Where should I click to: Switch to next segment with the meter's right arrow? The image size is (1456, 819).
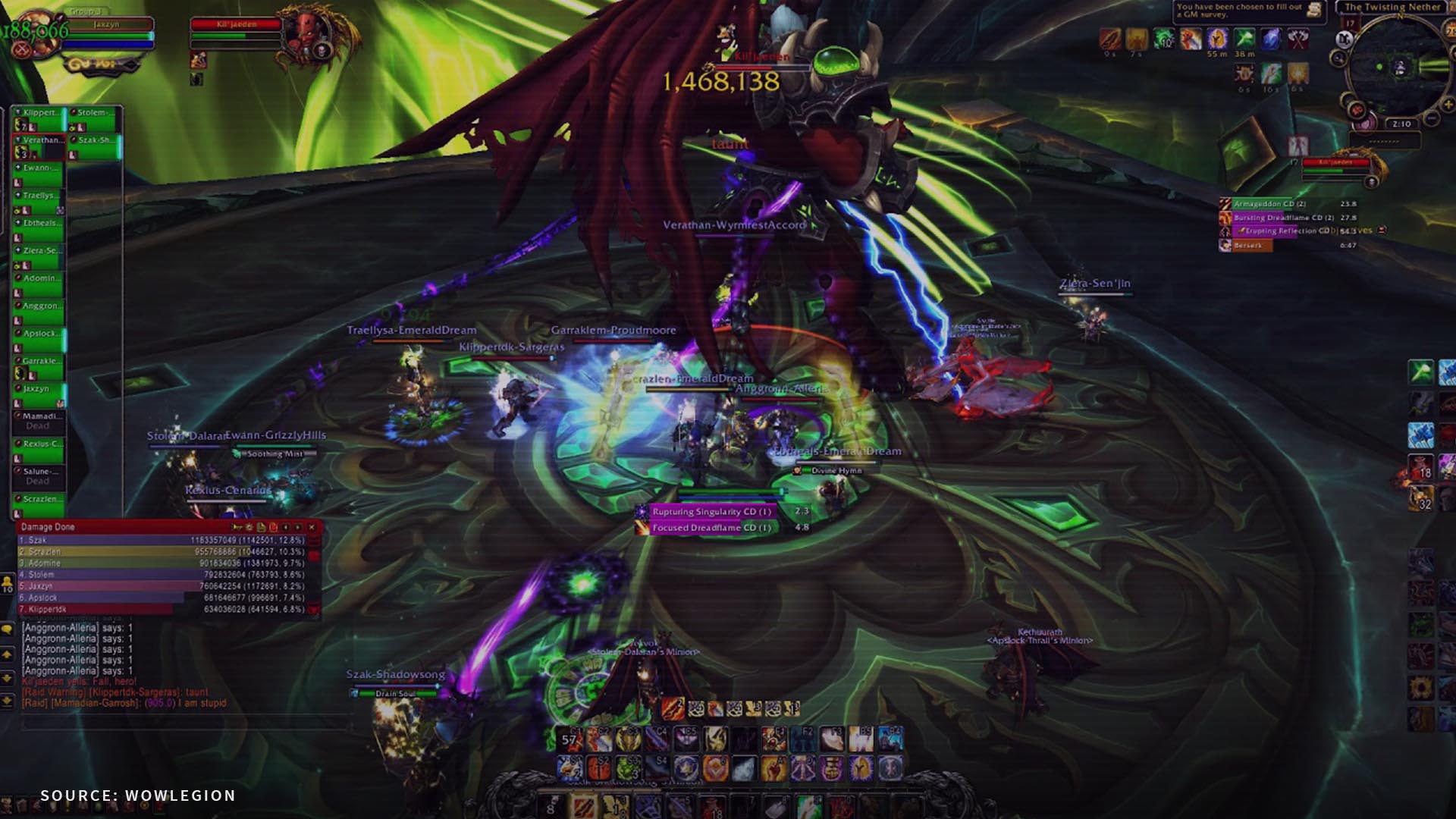(x=298, y=527)
